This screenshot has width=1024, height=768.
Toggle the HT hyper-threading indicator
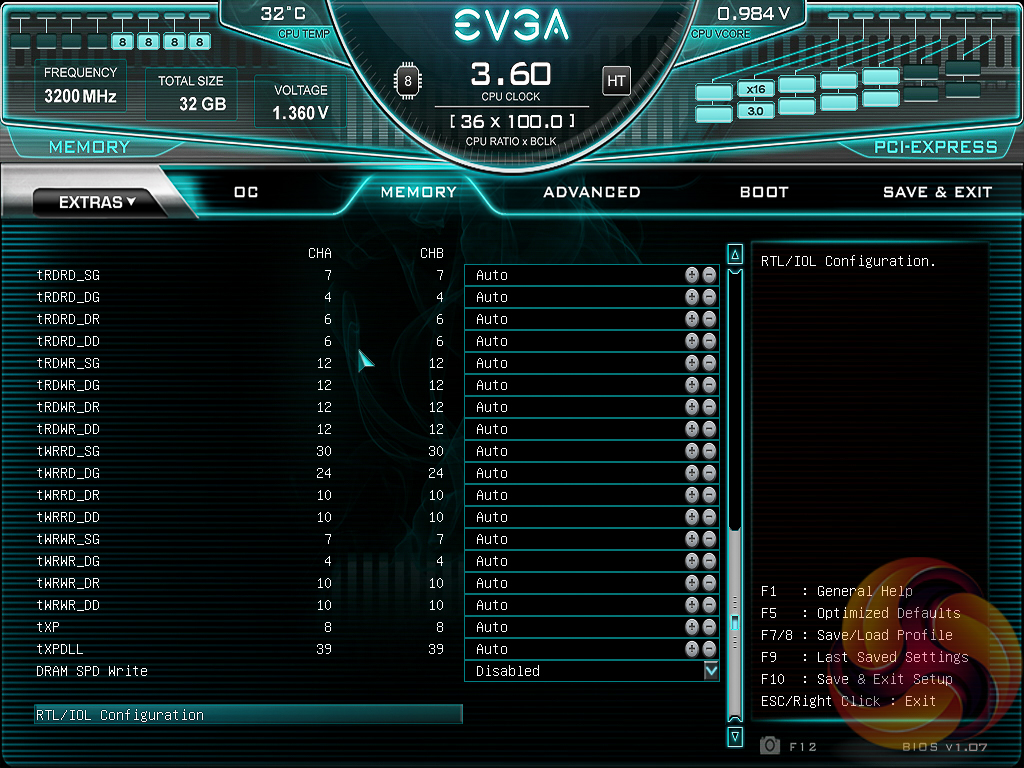(616, 81)
